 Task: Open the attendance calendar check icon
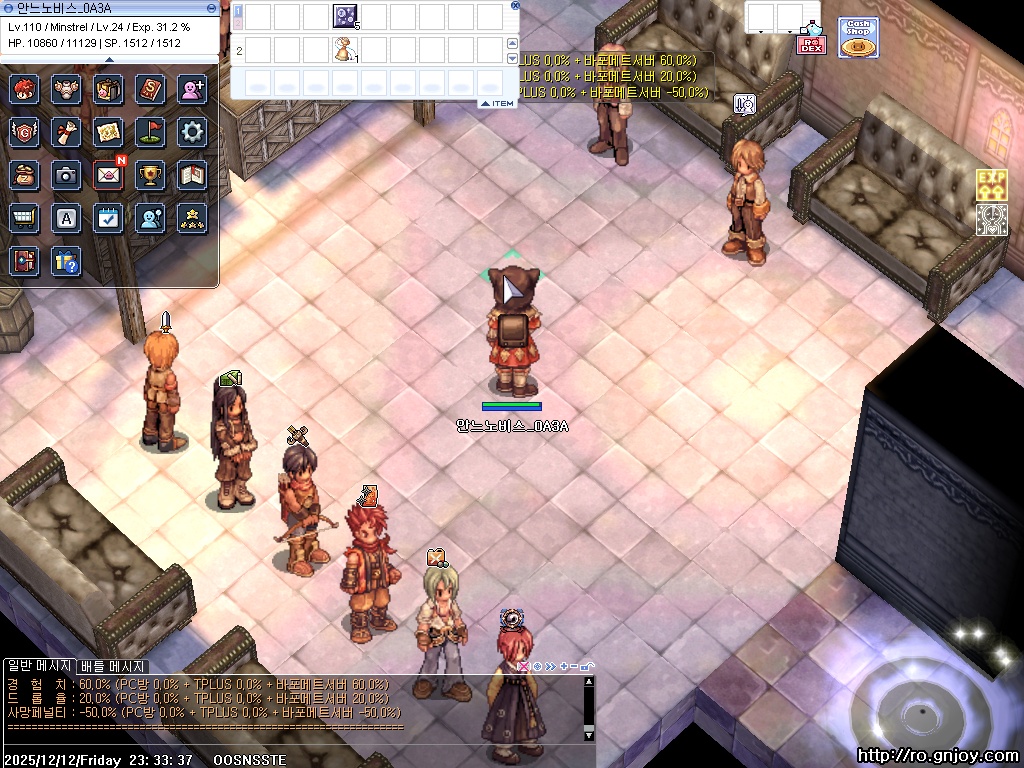click(108, 218)
